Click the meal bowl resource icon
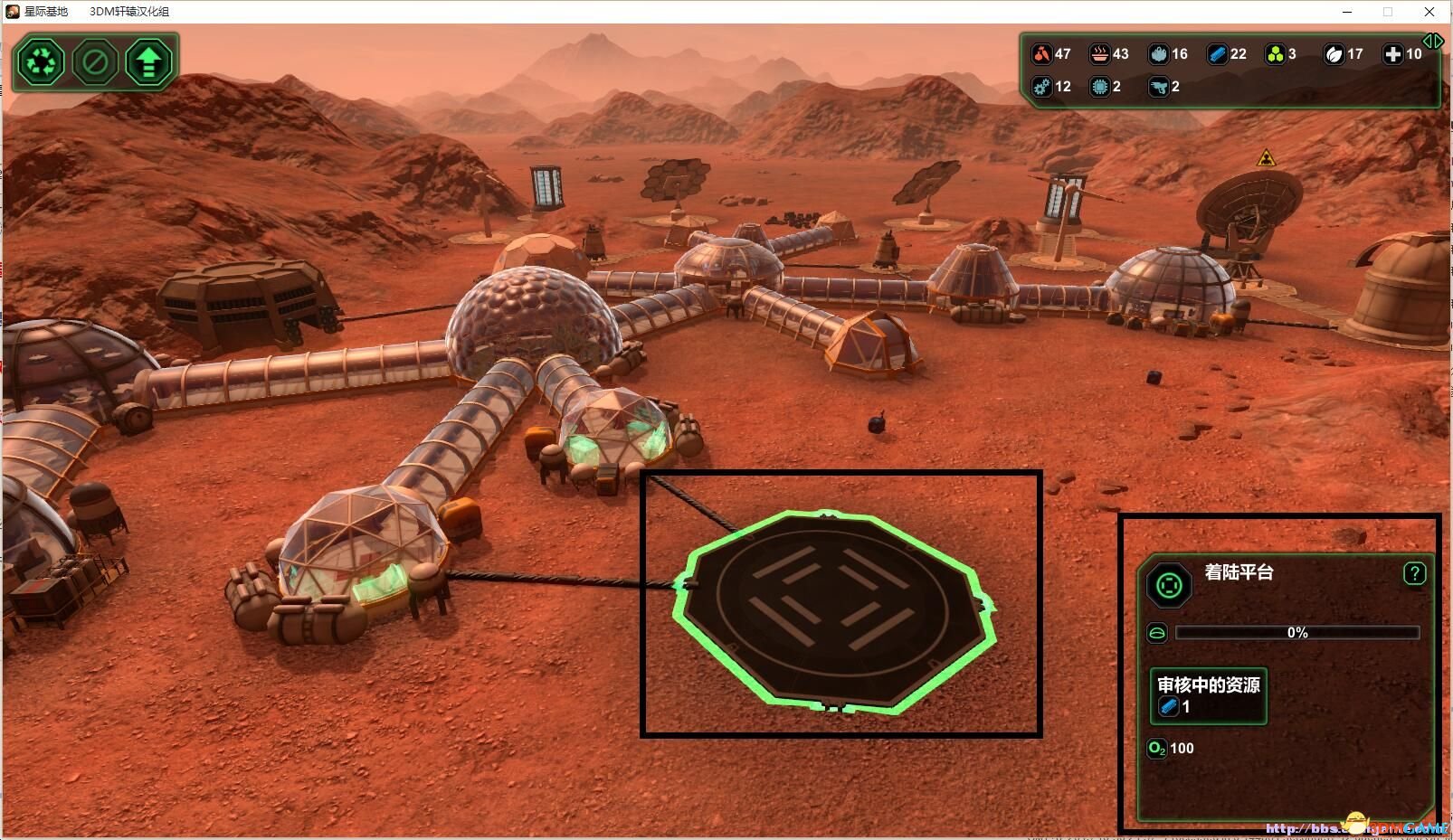 coord(1099,54)
